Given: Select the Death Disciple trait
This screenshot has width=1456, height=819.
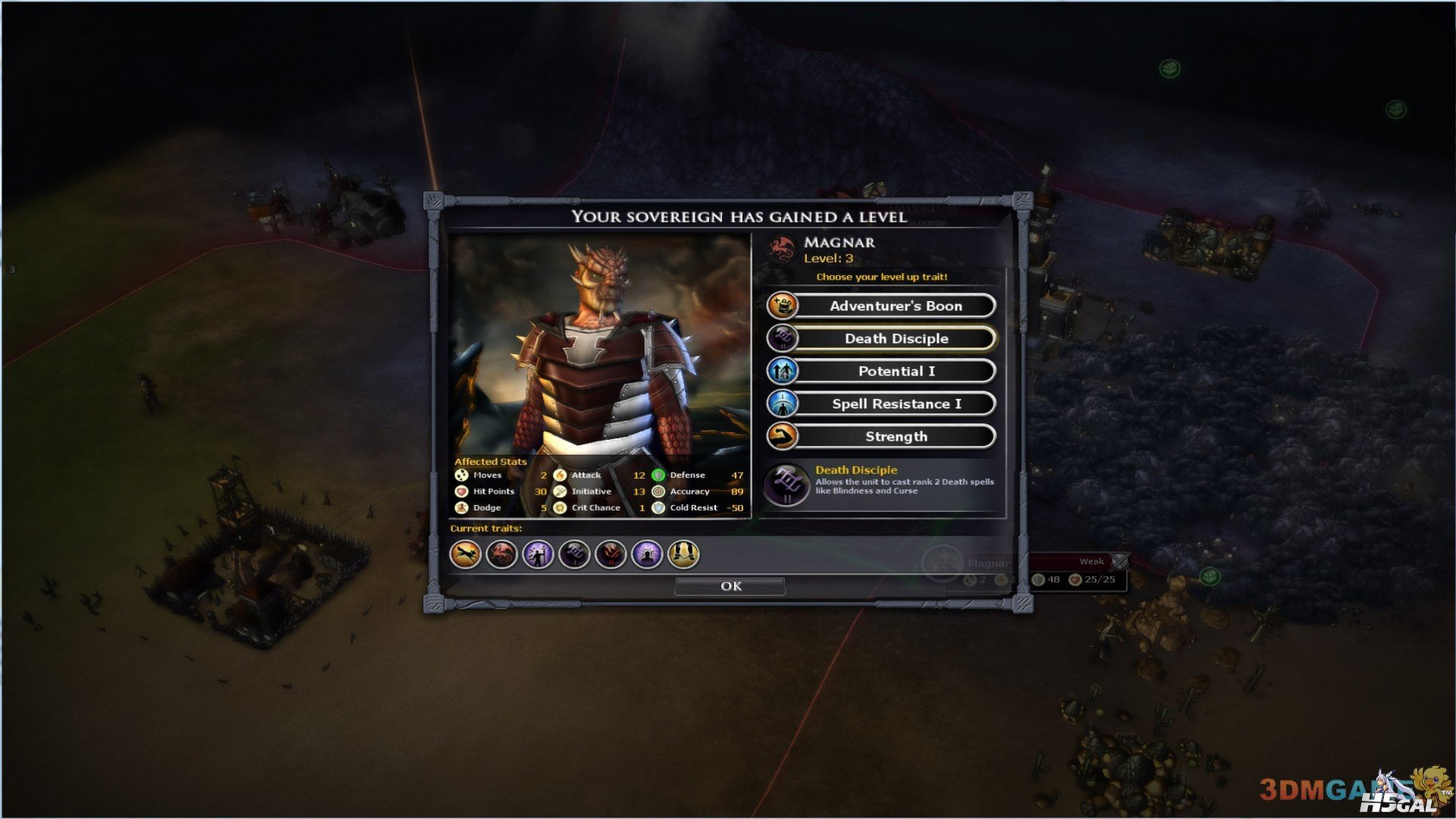Looking at the screenshot, I should click(895, 338).
